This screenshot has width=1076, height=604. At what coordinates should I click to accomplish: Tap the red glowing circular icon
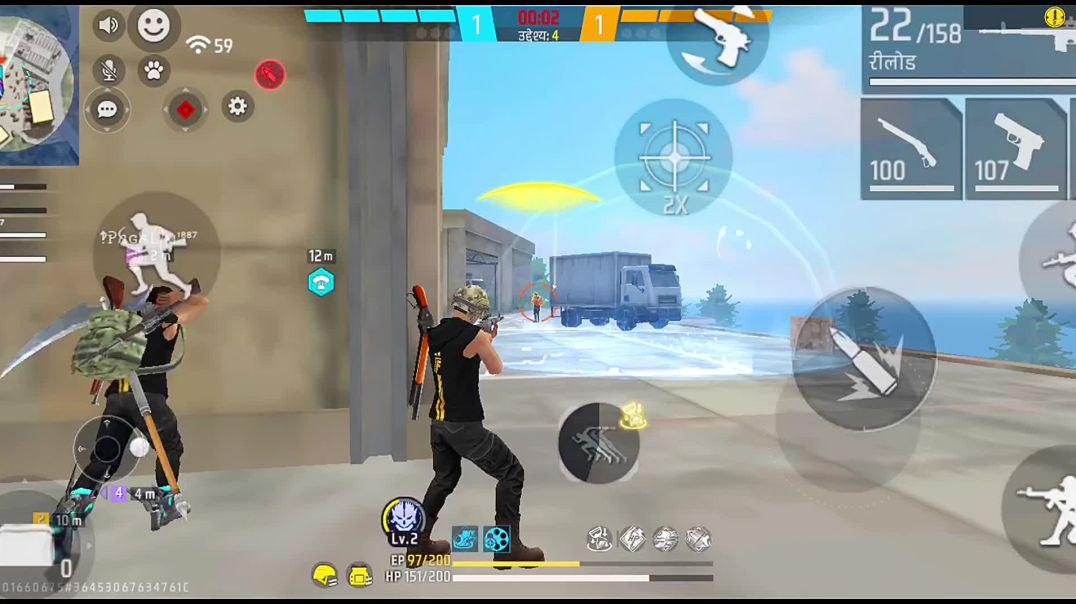click(270, 74)
